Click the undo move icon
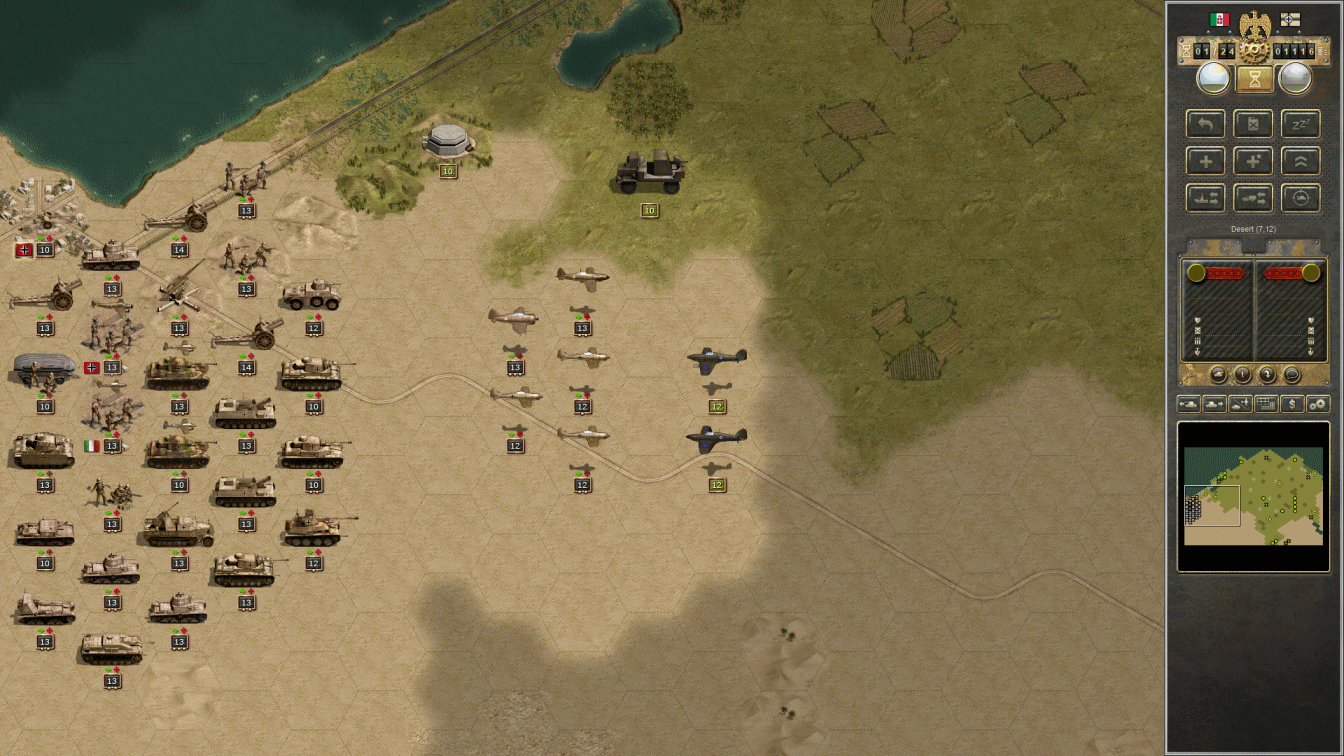This screenshot has height=756, width=1344. pyautogui.click(x=1206, y=124)
